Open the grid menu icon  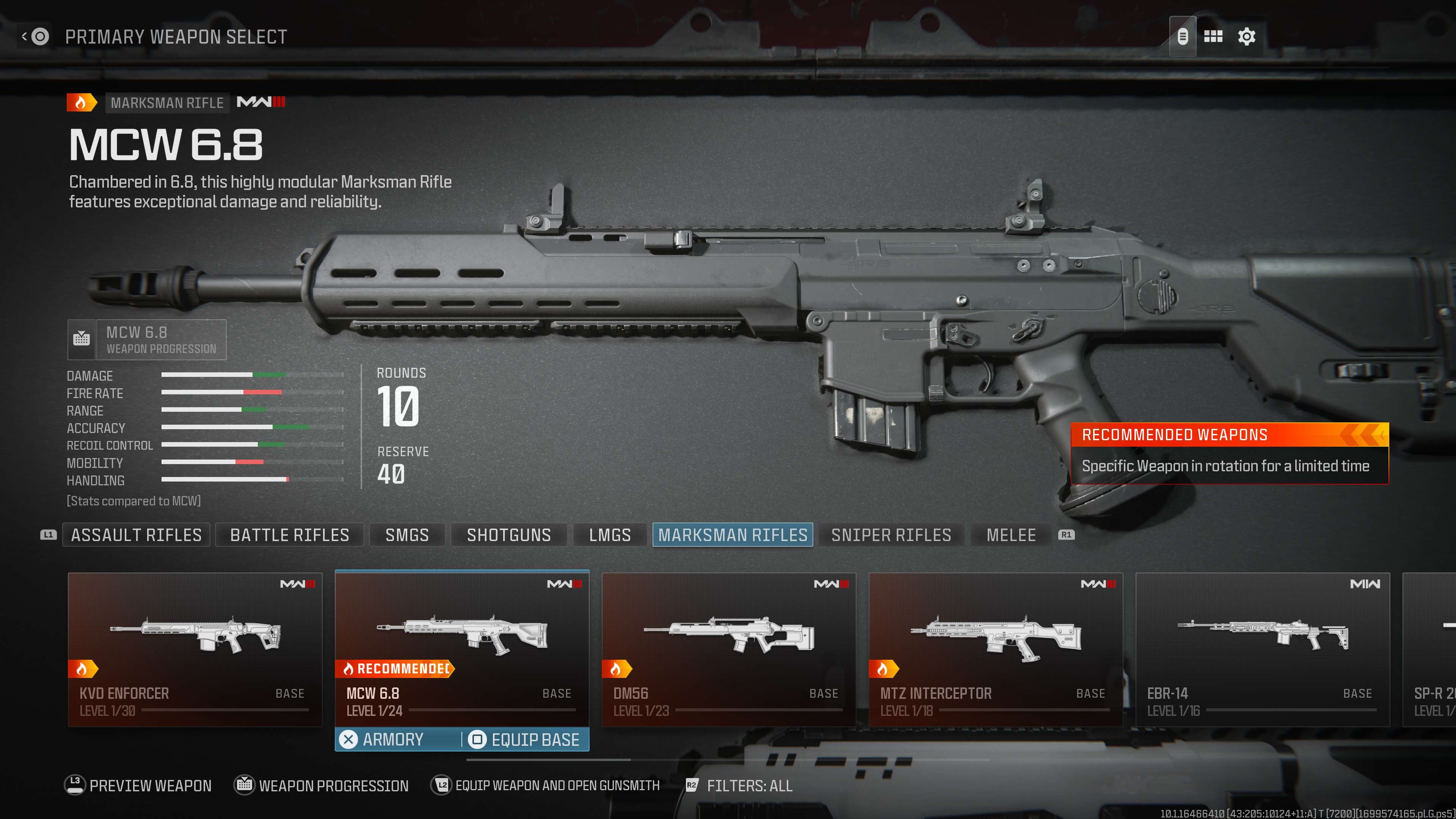click(1213, 37)
